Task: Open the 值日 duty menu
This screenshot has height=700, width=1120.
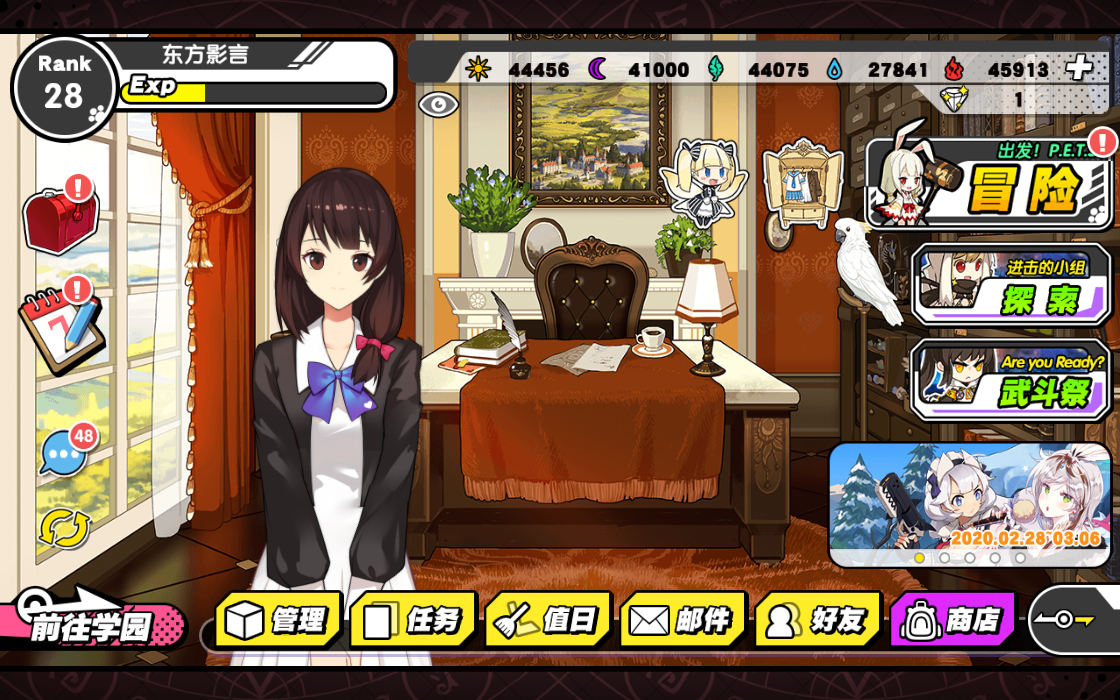Action: coord(548,620)
